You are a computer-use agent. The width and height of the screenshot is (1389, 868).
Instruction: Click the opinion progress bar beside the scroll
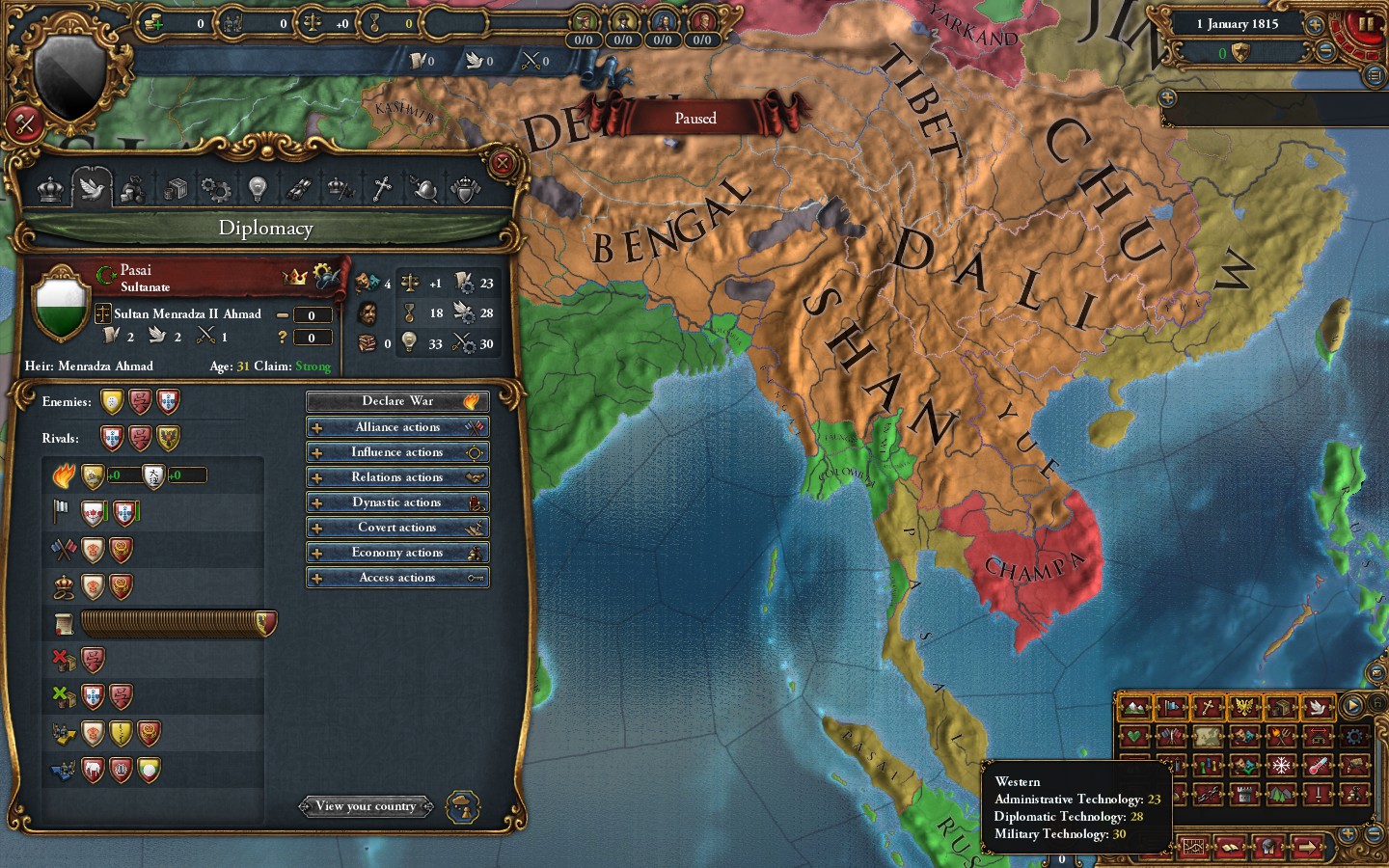pyautogui.click(x=177, y=623)
